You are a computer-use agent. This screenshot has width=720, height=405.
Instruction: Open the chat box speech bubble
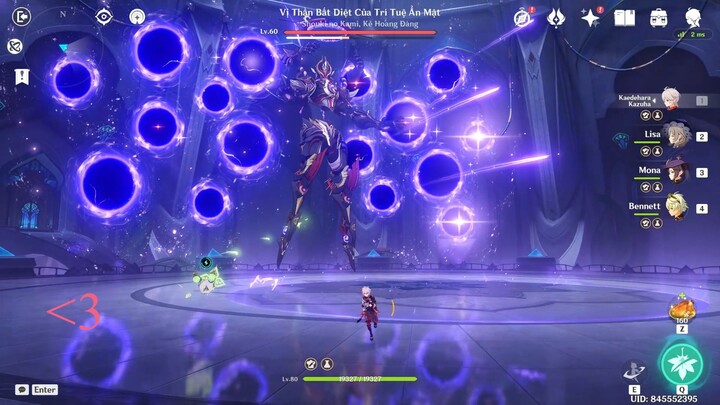21,389
